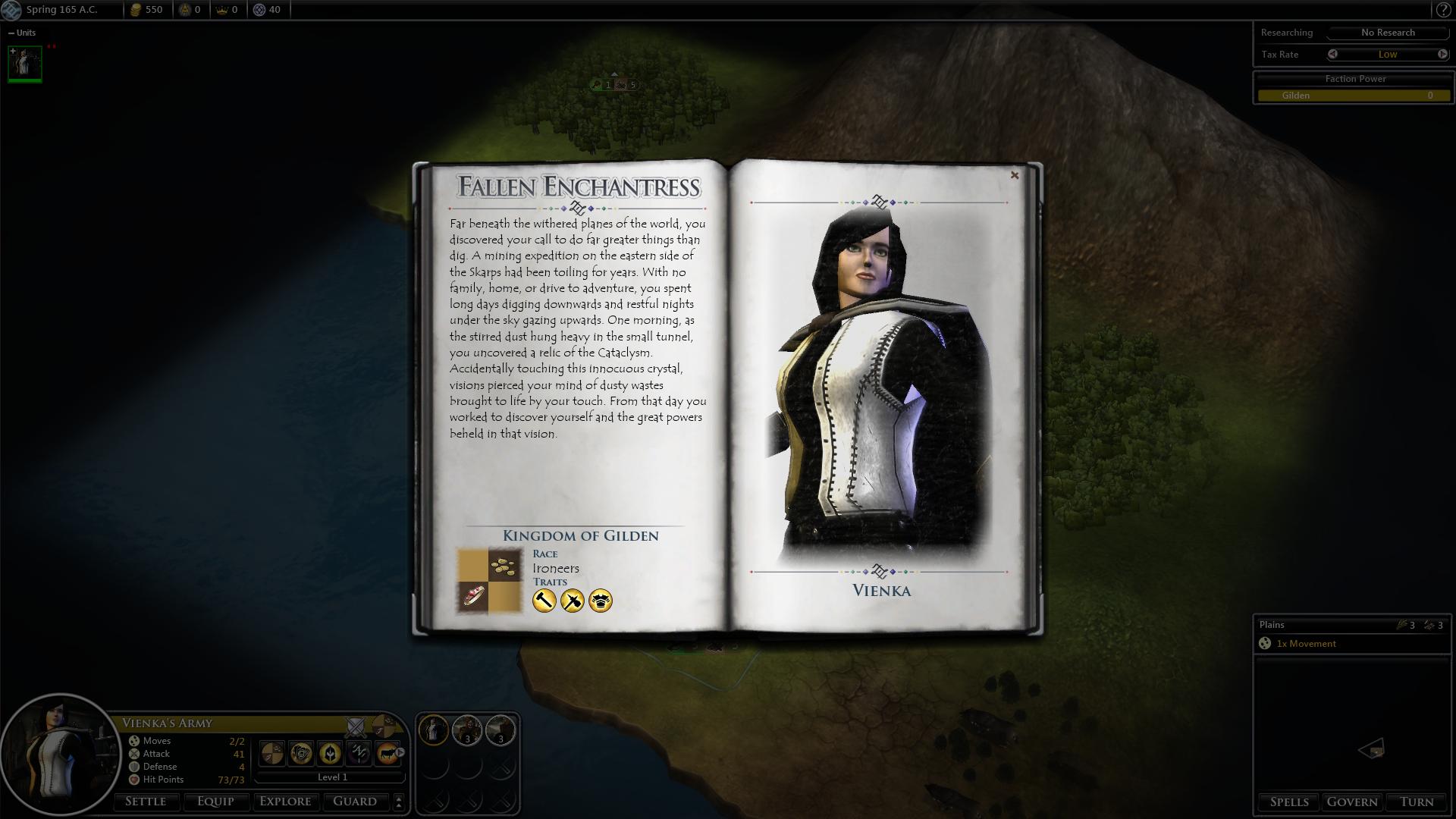Set the army to Explore
Screen dimensions: 1456x819
click(x=285, y=802)
